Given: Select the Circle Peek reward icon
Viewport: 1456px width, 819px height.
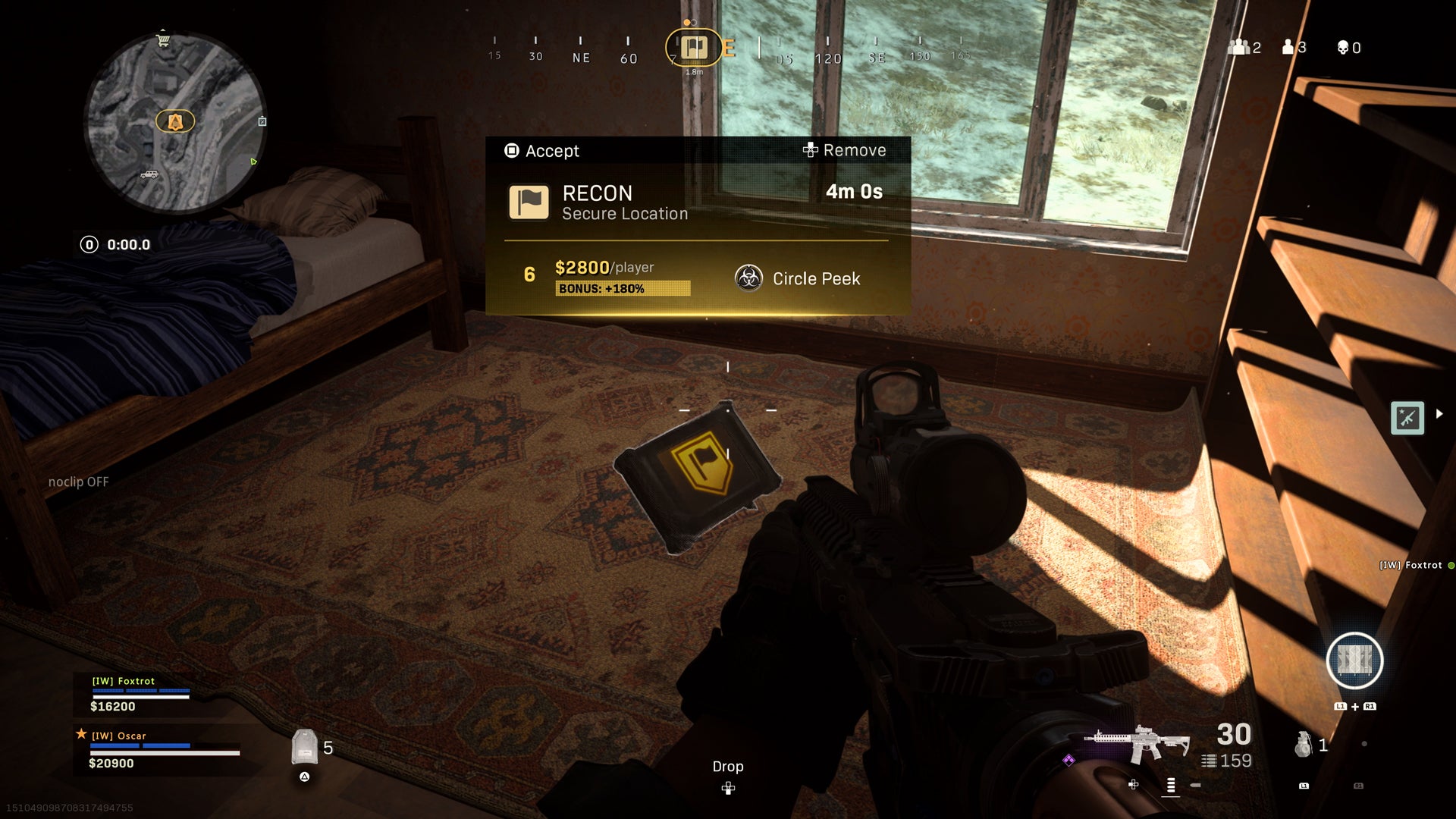Looking at the screenshot, I should 748,278.
